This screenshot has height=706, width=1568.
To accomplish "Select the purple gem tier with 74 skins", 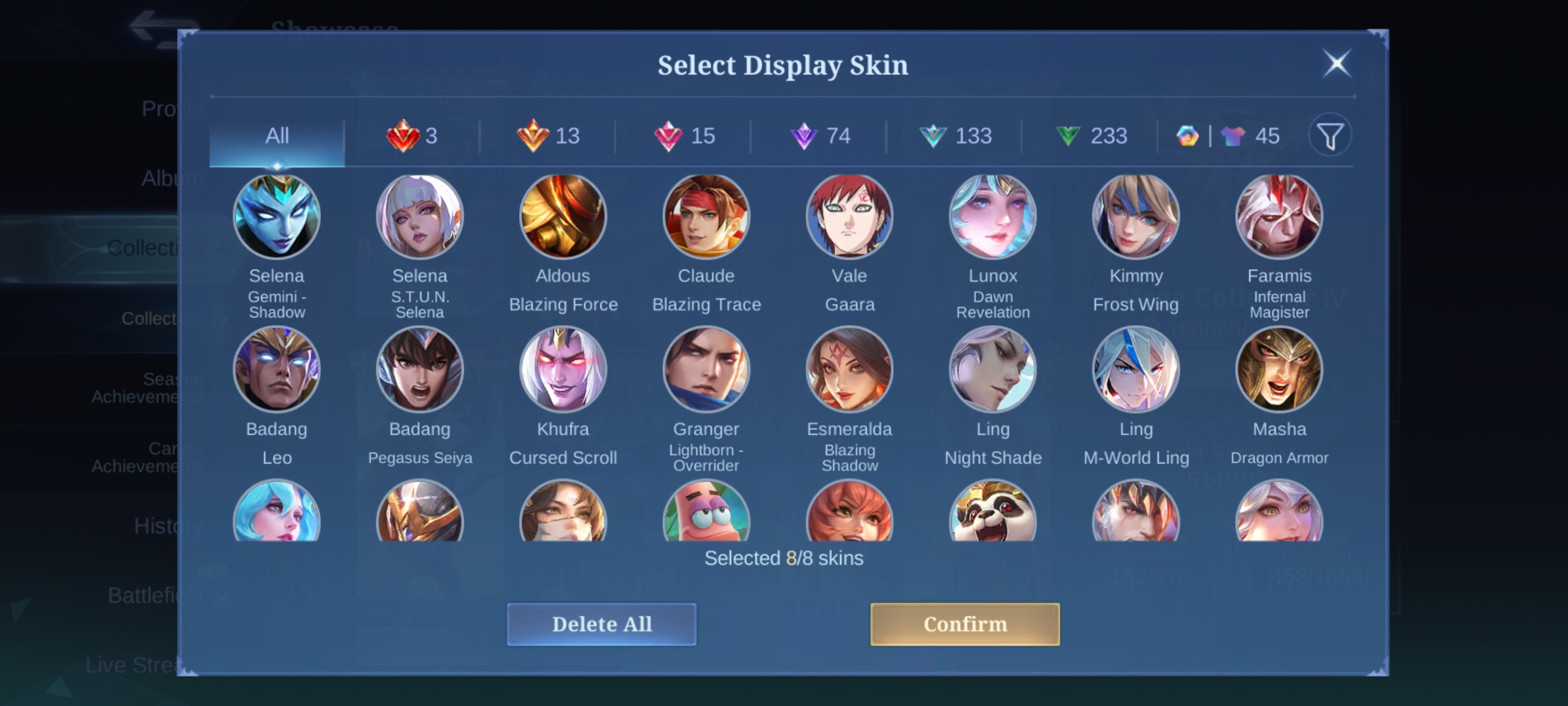I will click(819, 136).
